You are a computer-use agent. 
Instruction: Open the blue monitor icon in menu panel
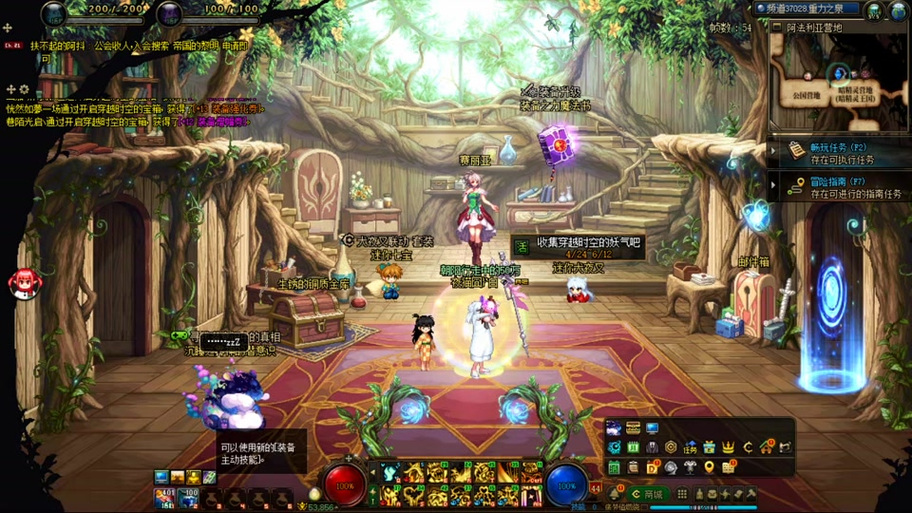[651, 429]
